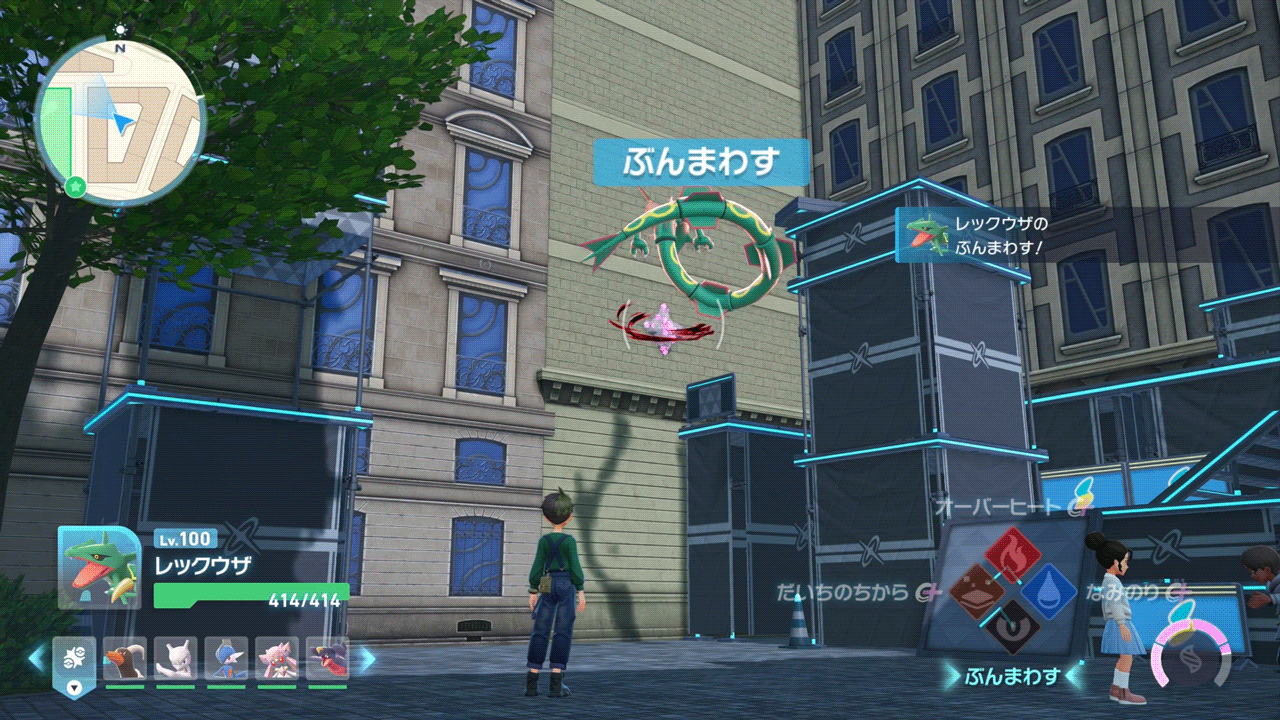Pick Diancie from the party bar

(276, 658)
